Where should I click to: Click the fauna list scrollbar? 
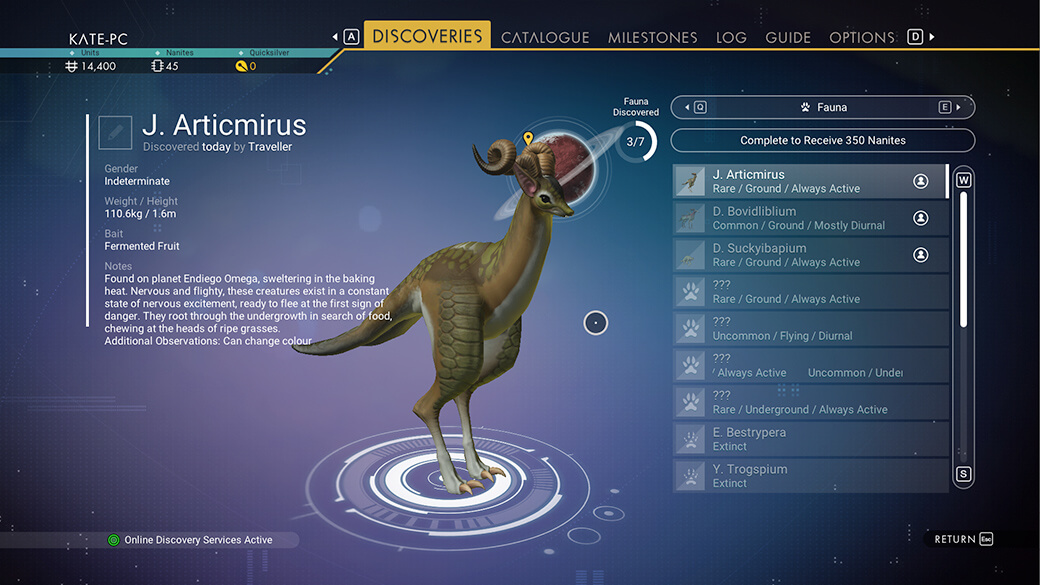(964, 260)
